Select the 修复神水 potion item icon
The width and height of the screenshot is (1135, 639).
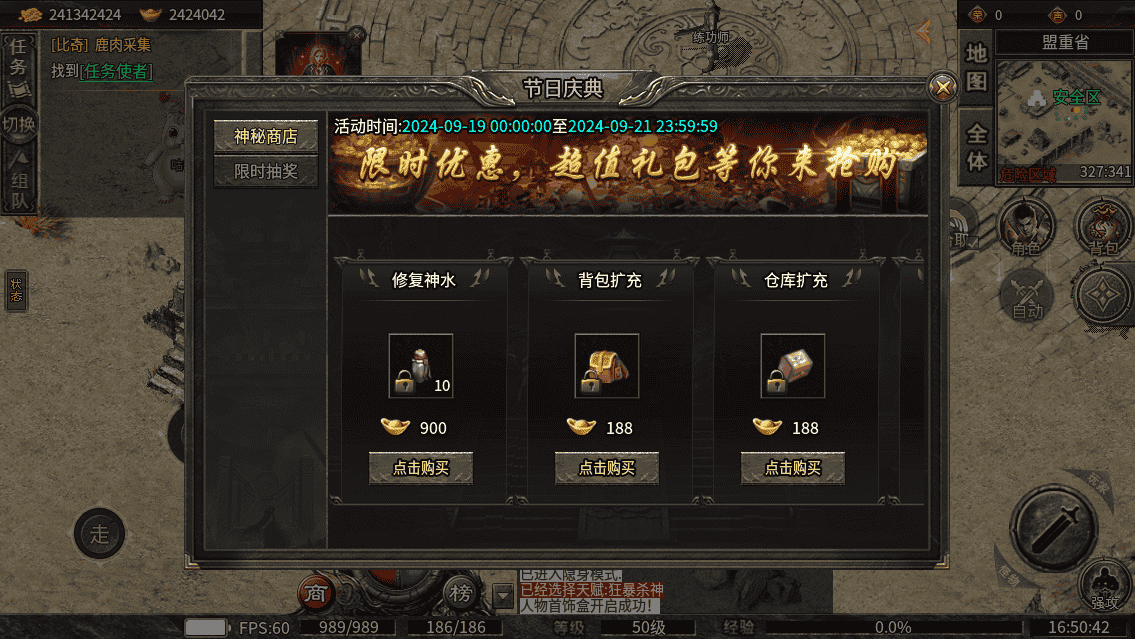pyautogui.click(x=420, y=366)
